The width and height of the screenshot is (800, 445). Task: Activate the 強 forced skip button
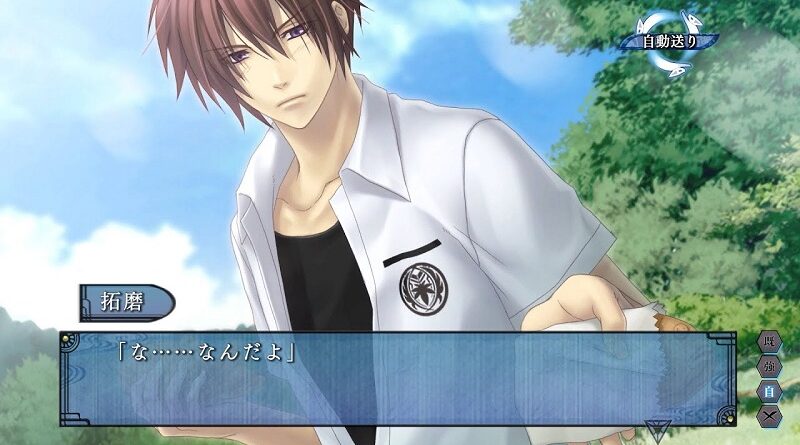tap(769, 367)
